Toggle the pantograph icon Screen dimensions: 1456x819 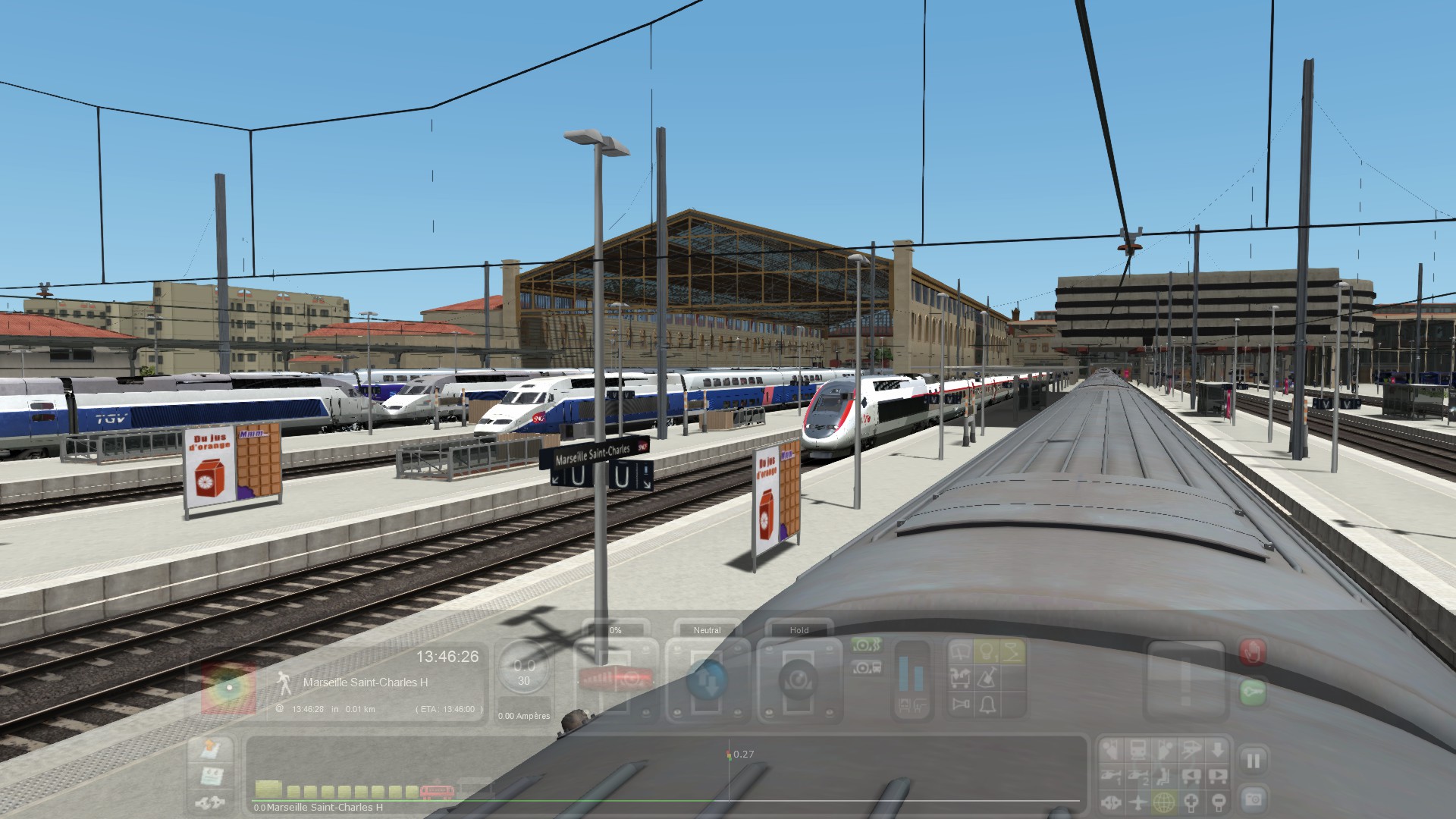(x=1012, y=651)
